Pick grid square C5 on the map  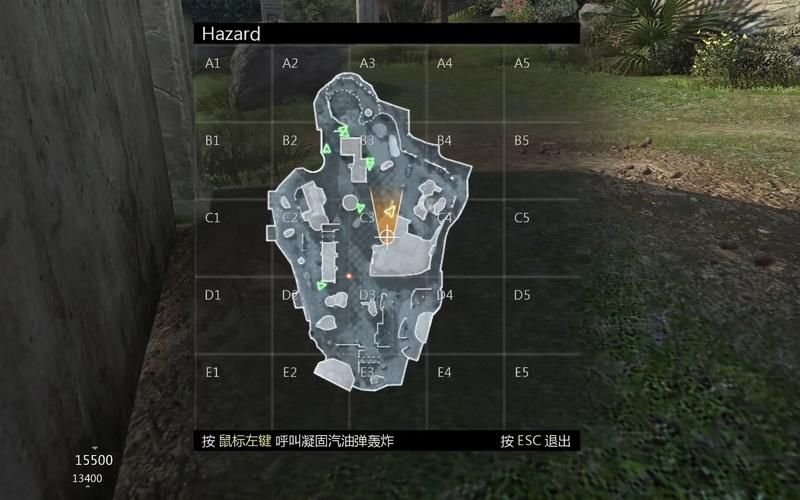point(542,238)
